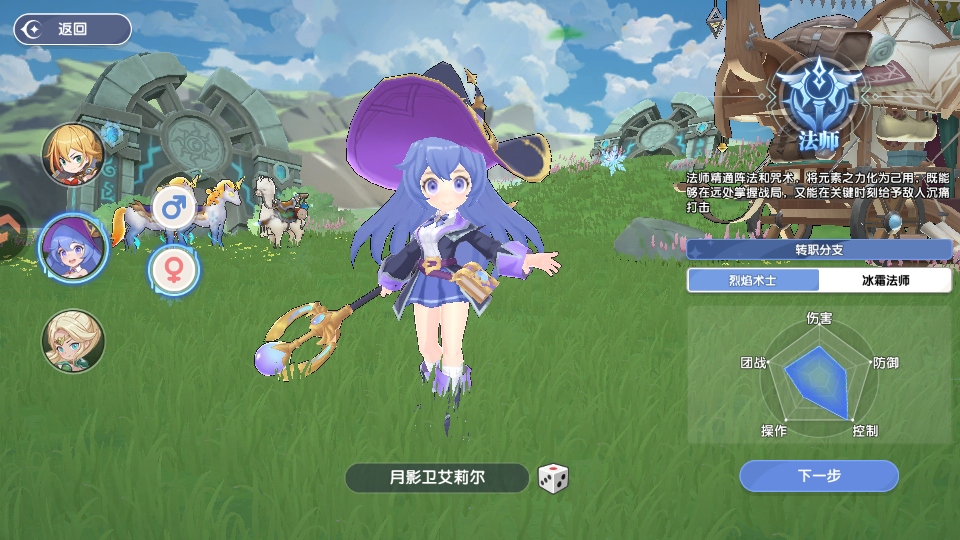Randomize the name with the dice
This screenshot has height=540, width=960.
point(553,478)
